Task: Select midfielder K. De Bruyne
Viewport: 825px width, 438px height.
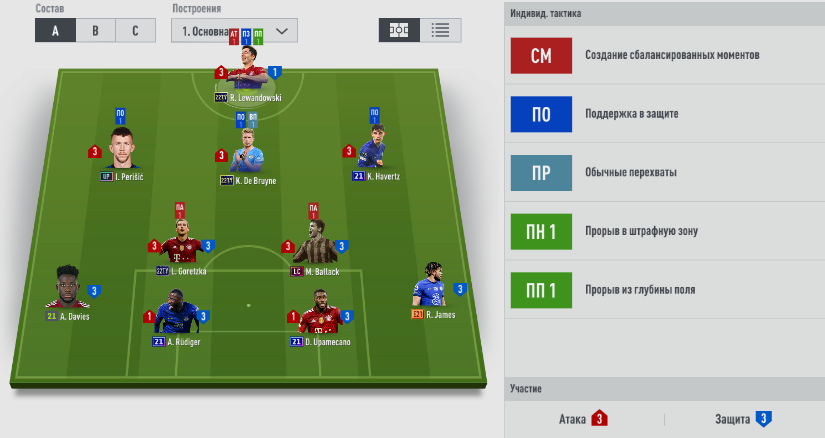Action: 247,155
